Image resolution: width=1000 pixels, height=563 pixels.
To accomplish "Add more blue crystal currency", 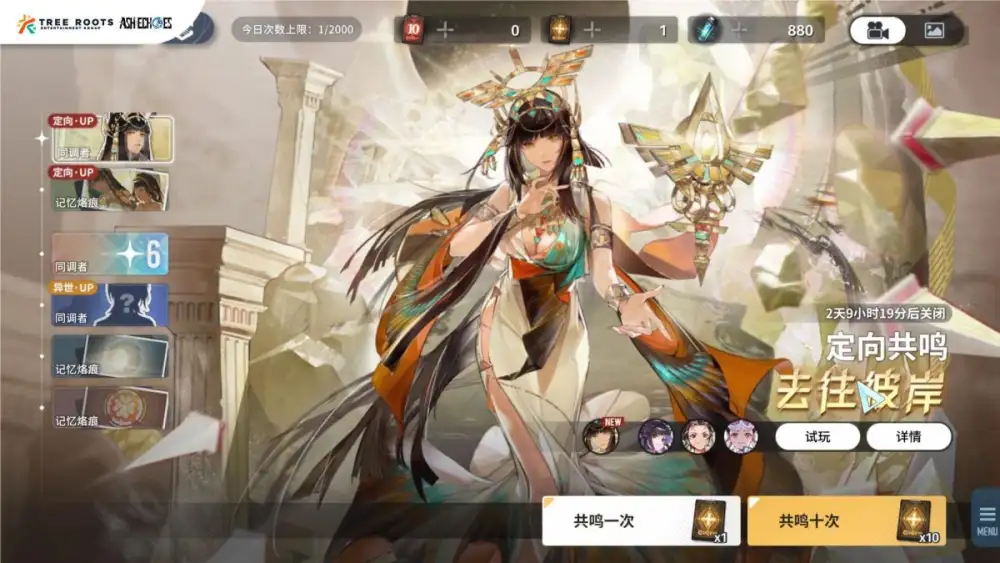I will pyautogui.click(x=740, y=30).
